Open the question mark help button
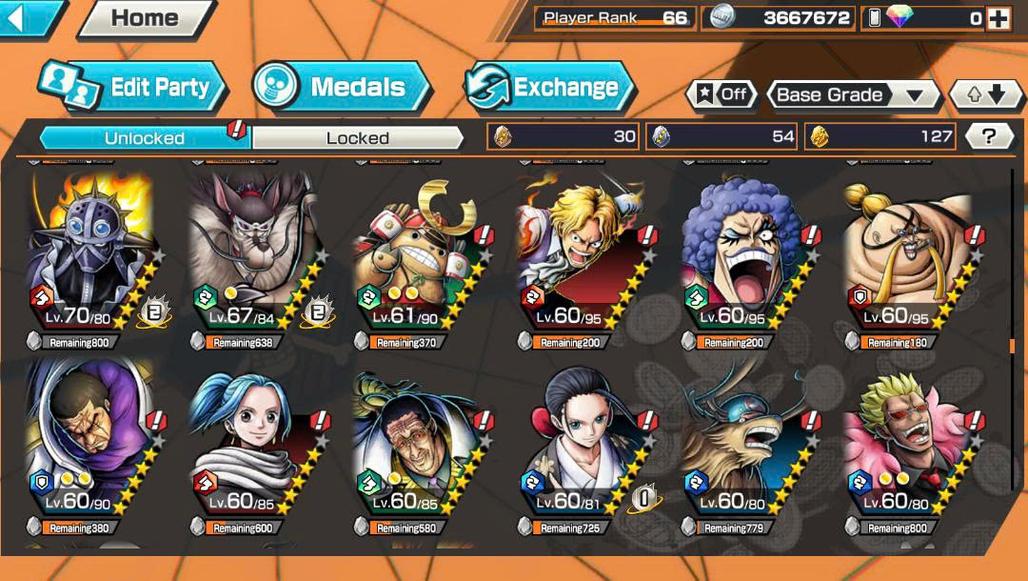 989,136
